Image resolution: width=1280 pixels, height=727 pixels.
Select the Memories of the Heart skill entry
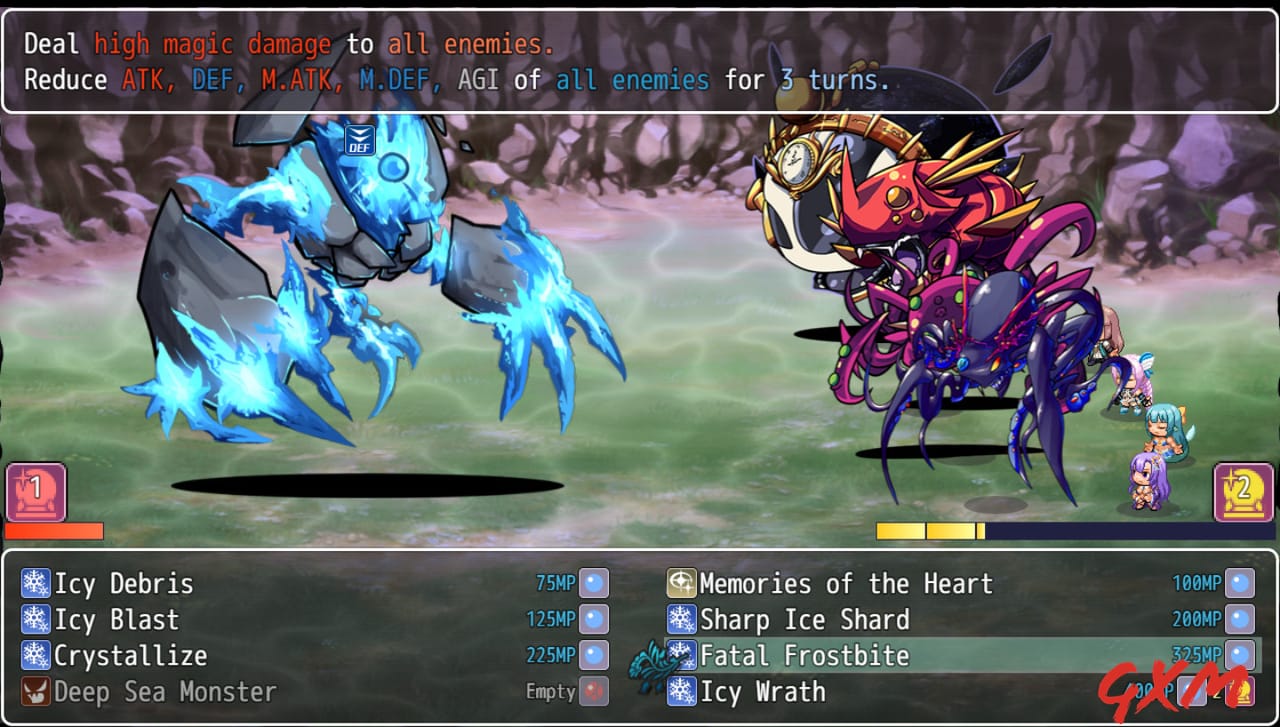tap(845, 583)
